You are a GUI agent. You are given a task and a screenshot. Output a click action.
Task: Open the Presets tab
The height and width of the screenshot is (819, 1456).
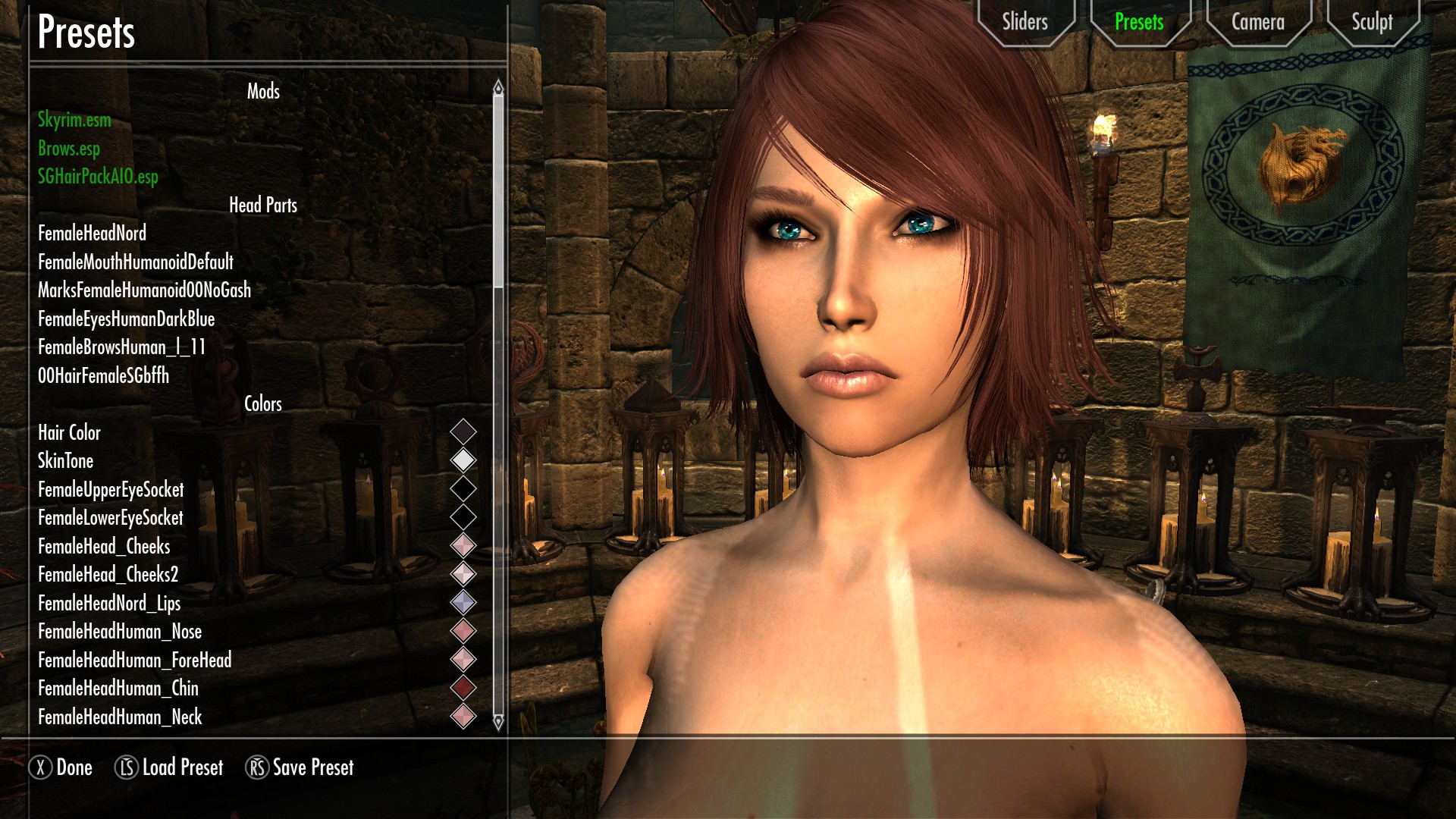click(1139, 22)
